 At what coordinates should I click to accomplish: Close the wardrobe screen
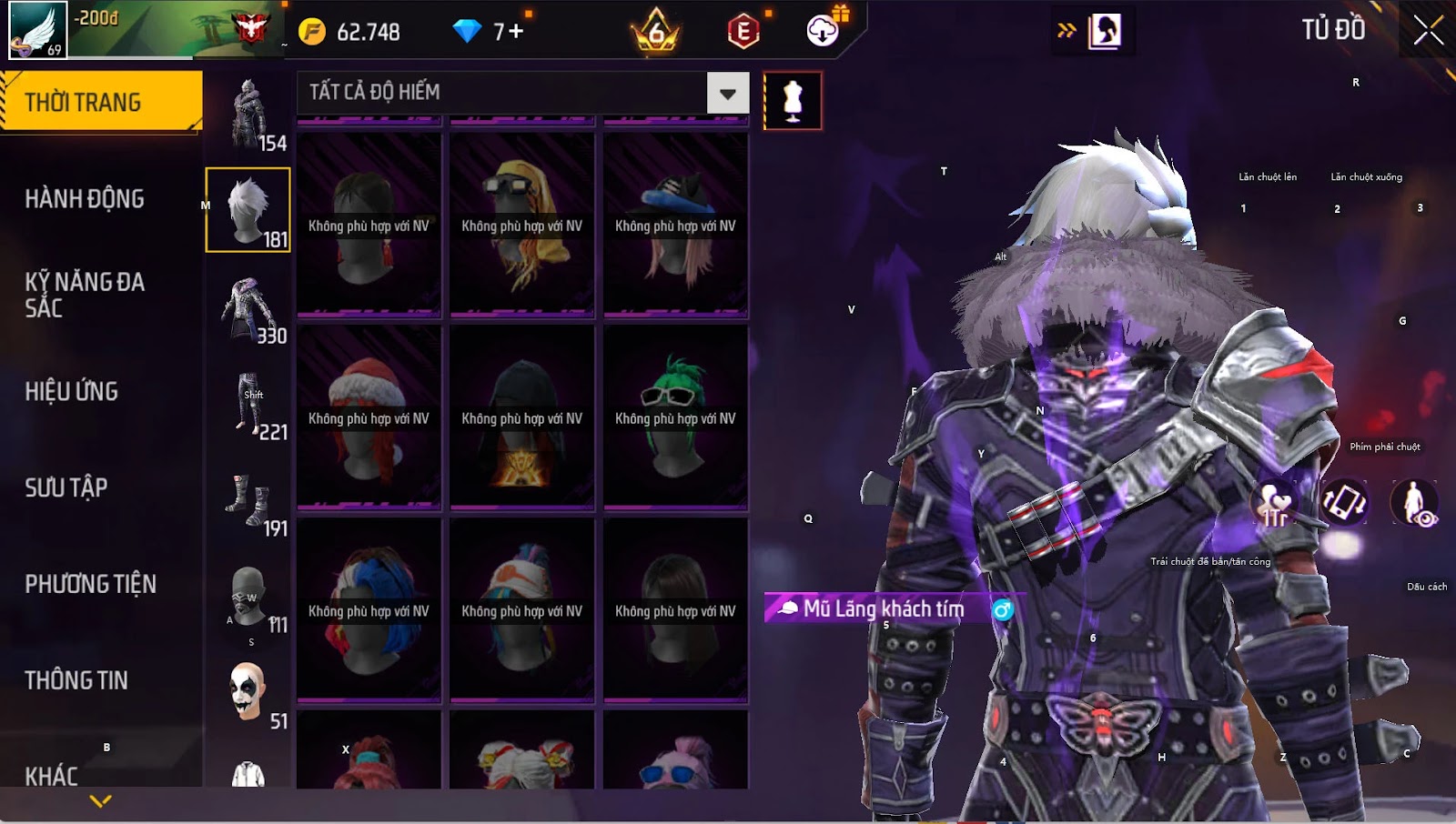coord(1428,31)
